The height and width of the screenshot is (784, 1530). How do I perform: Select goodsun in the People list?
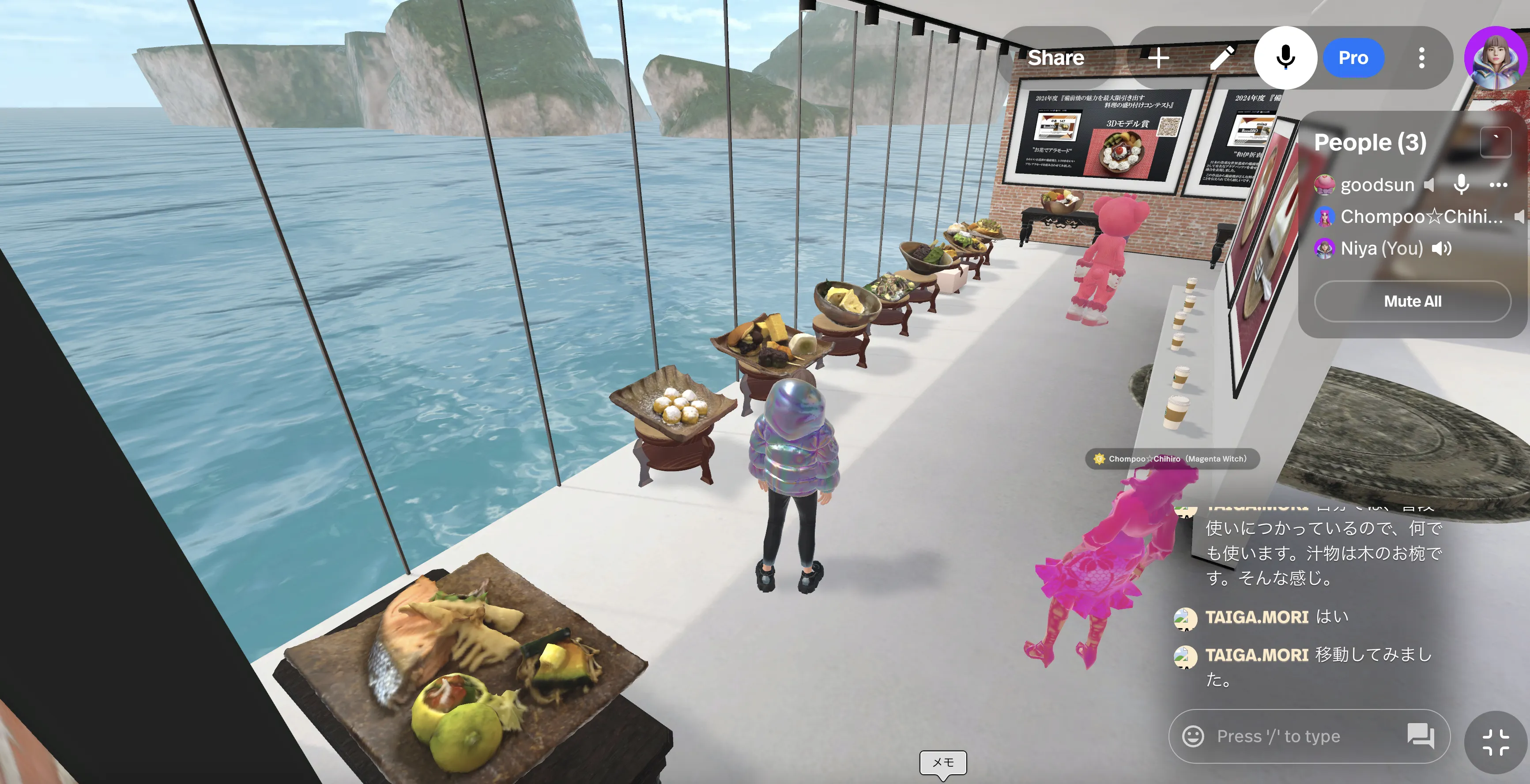point(1377,184)
